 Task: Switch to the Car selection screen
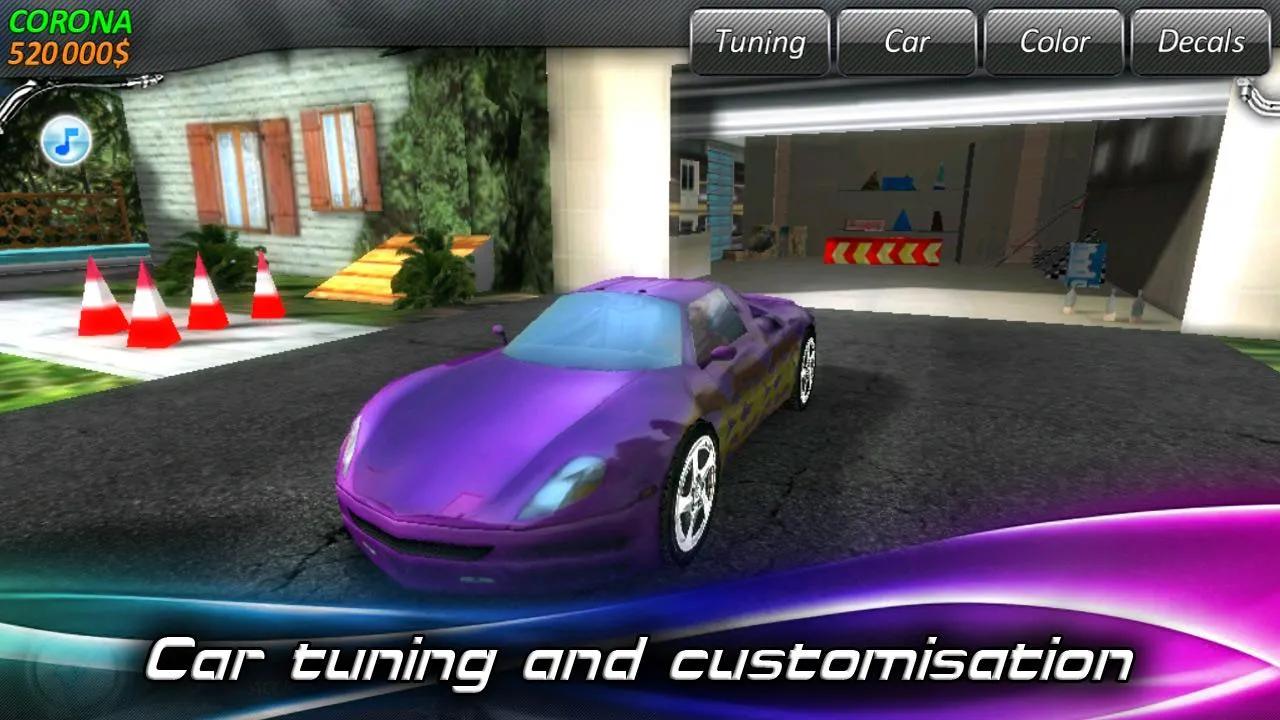pos(908,43)
